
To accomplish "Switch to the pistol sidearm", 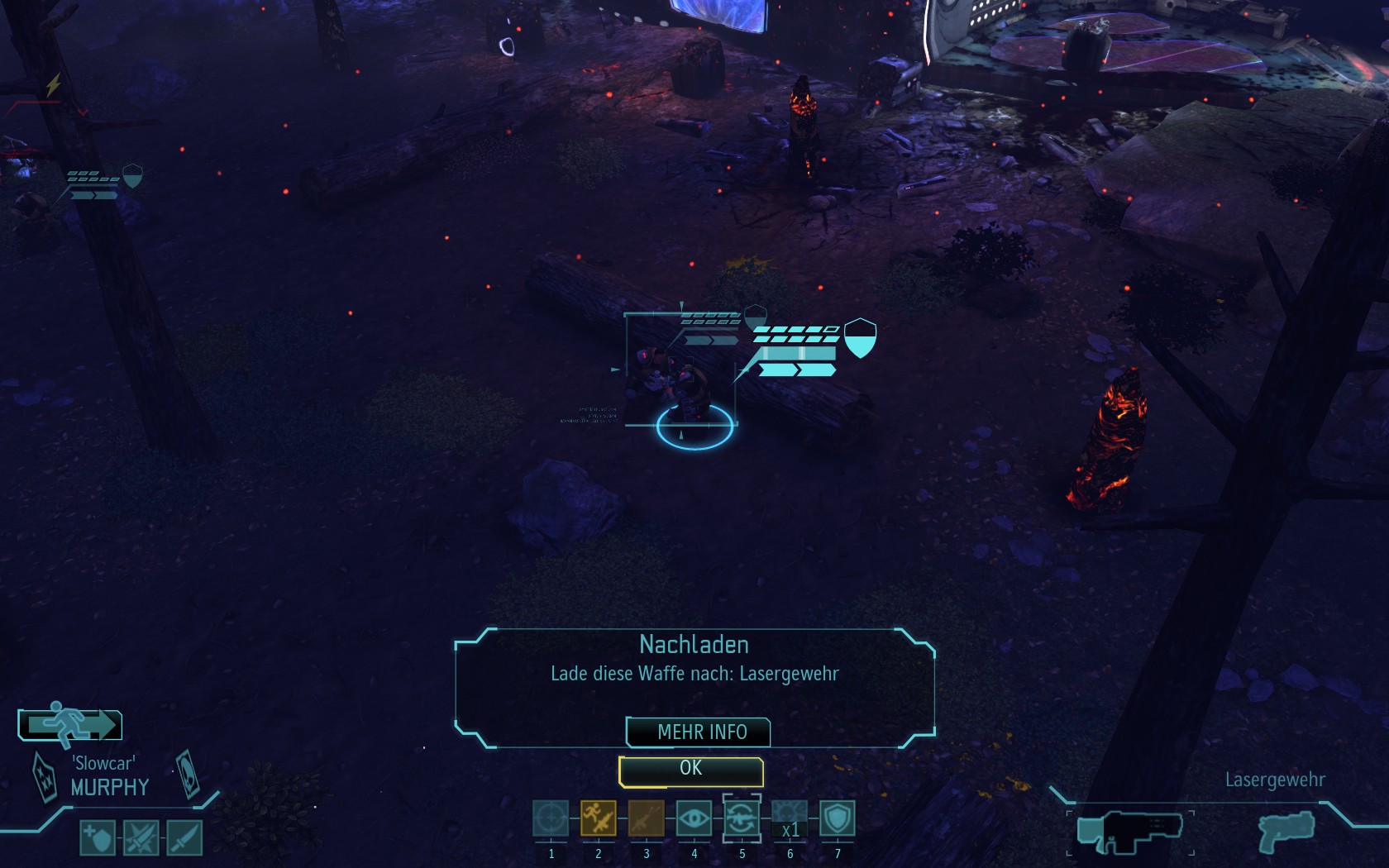I will [1286, 831].
